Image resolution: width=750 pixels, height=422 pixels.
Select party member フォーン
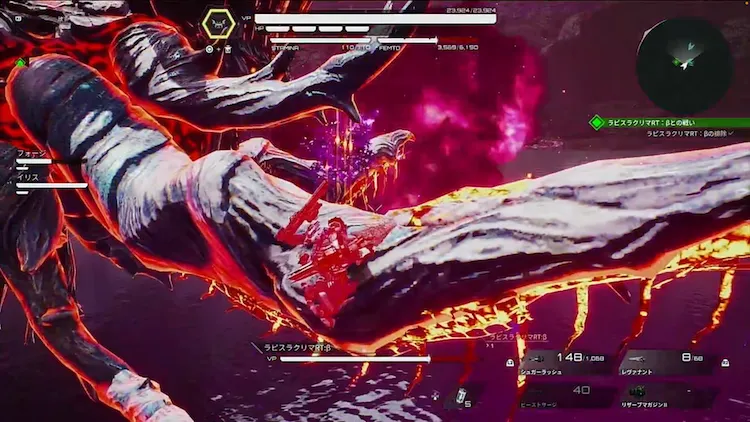point(30,154)
